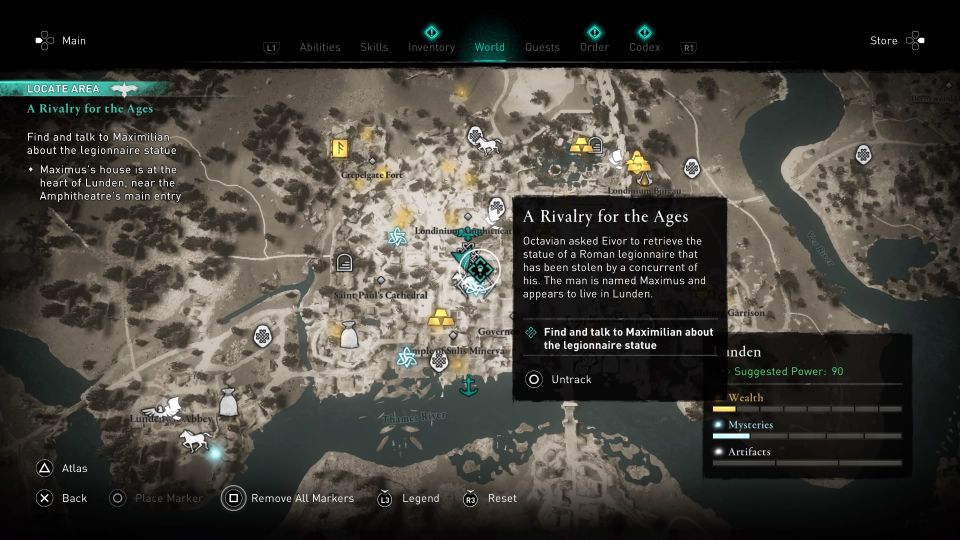
Task: Select the teal anchor icon by the Thames
Action: click(x=466, y=385)
